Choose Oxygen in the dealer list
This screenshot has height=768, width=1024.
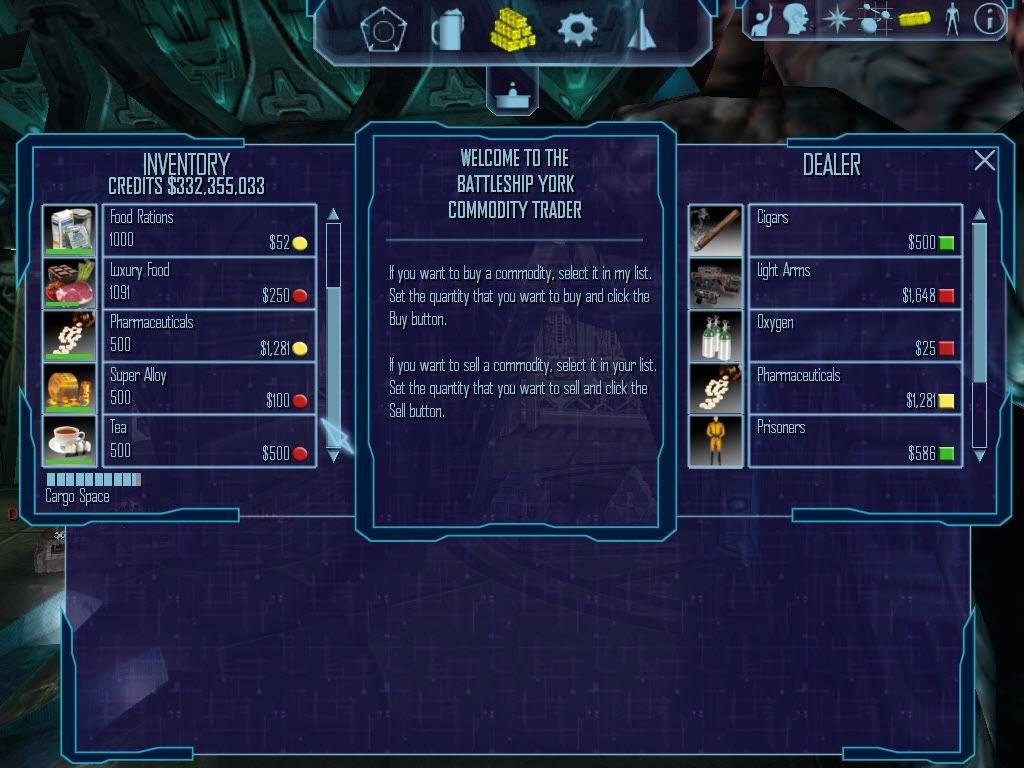[x=854, y=335]
